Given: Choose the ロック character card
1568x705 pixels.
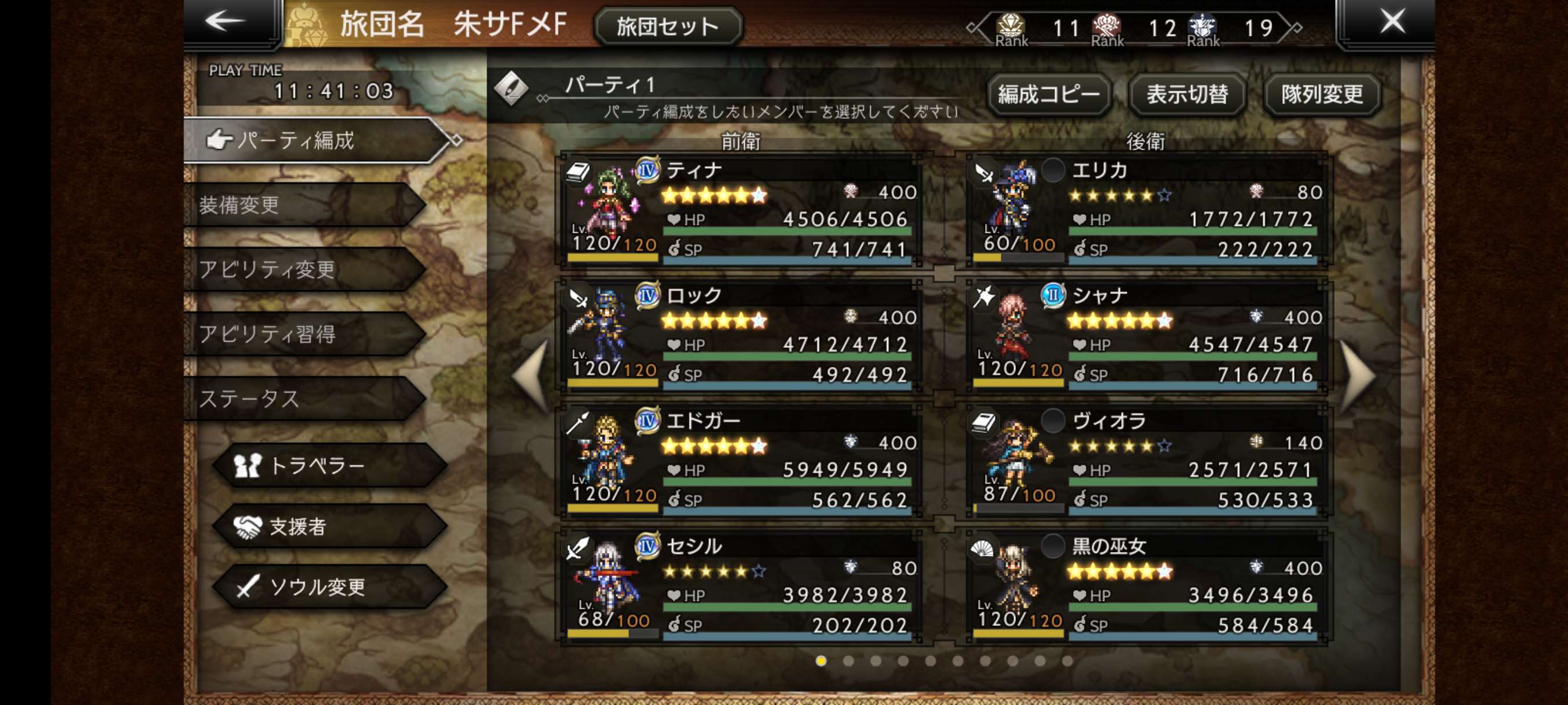Looking at the screenshot, I should pos(739,335).
